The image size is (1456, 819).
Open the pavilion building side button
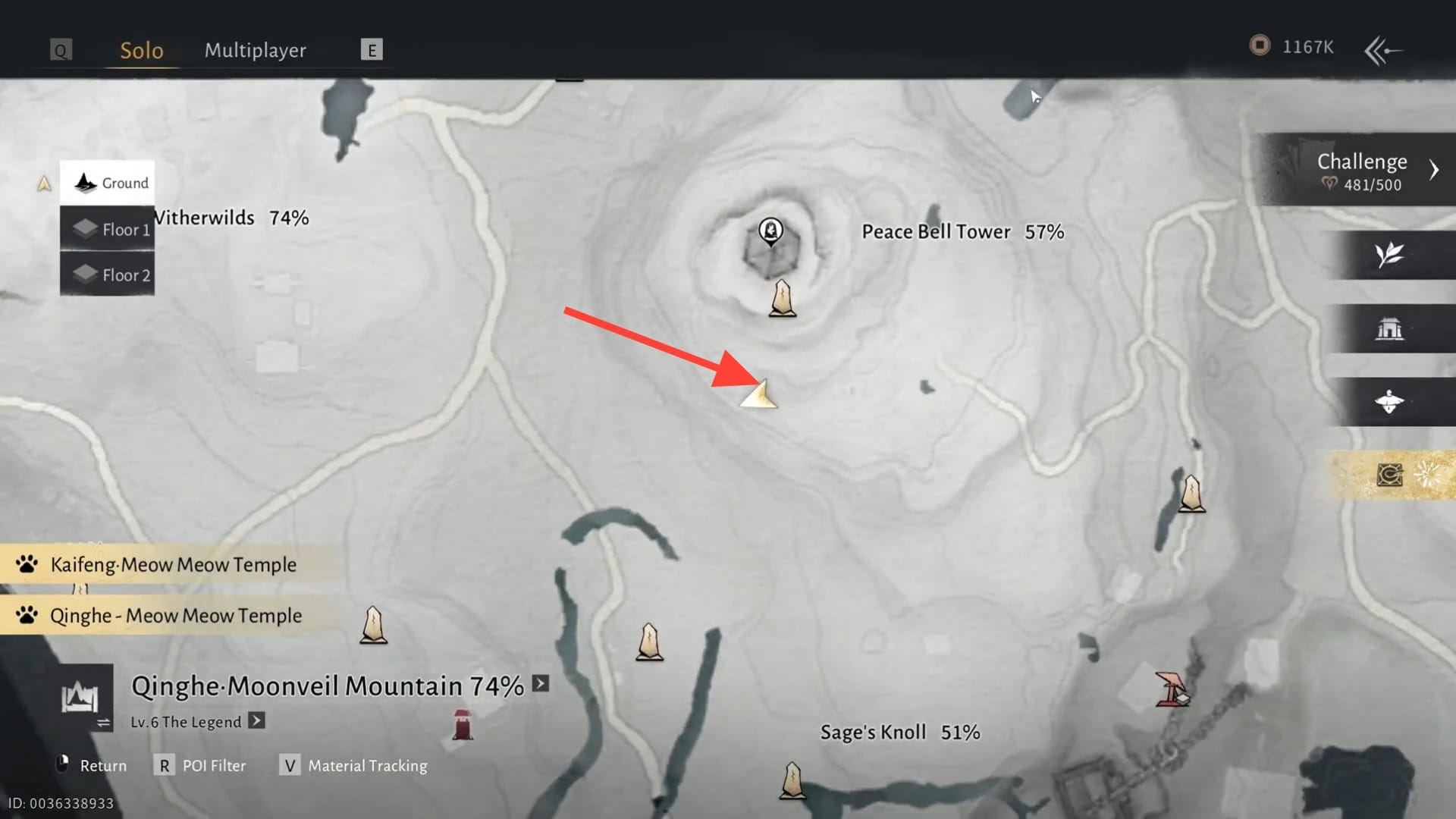(x=1389, y=329)
